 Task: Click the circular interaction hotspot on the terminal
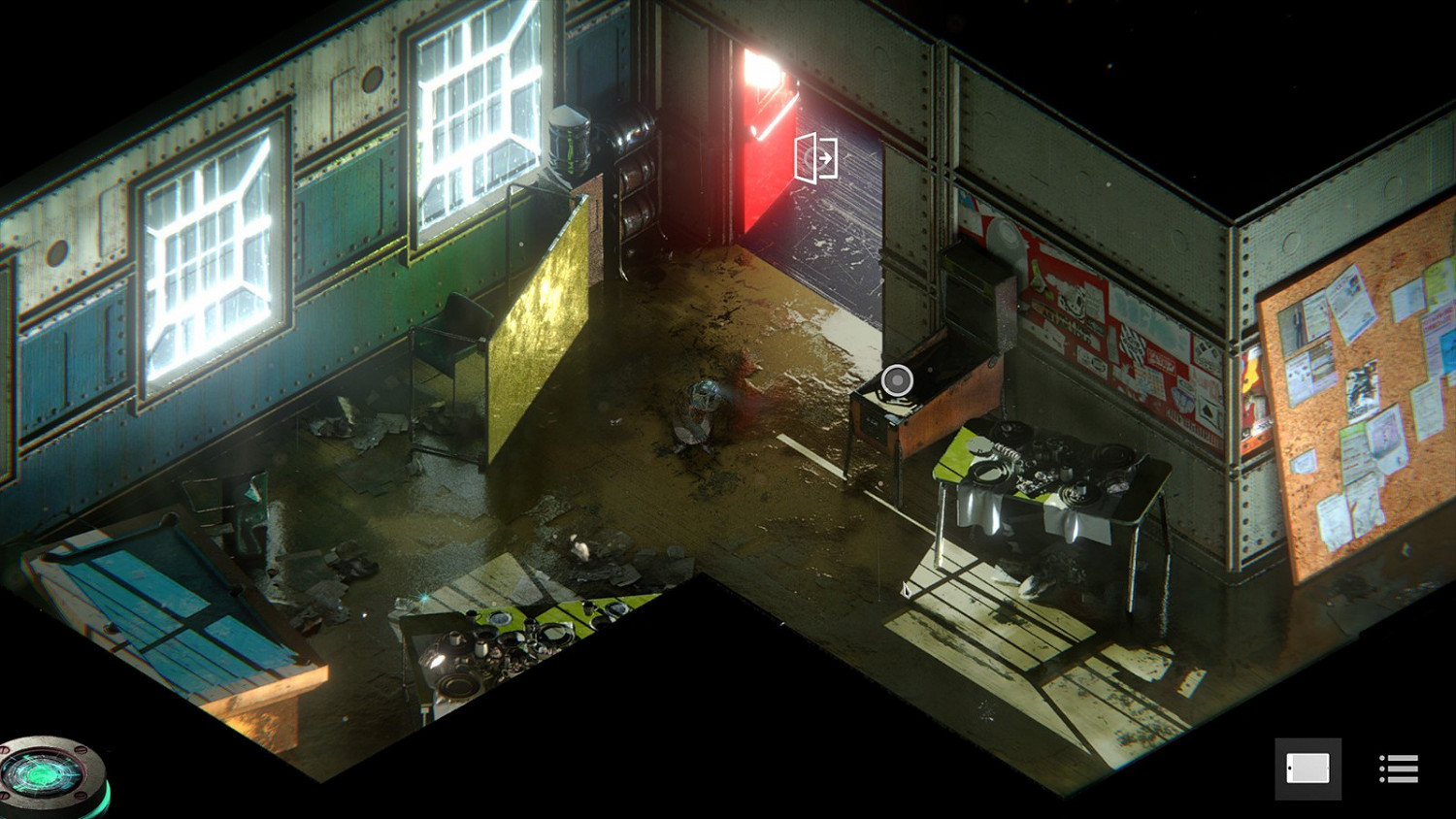[x=896, y=380]
